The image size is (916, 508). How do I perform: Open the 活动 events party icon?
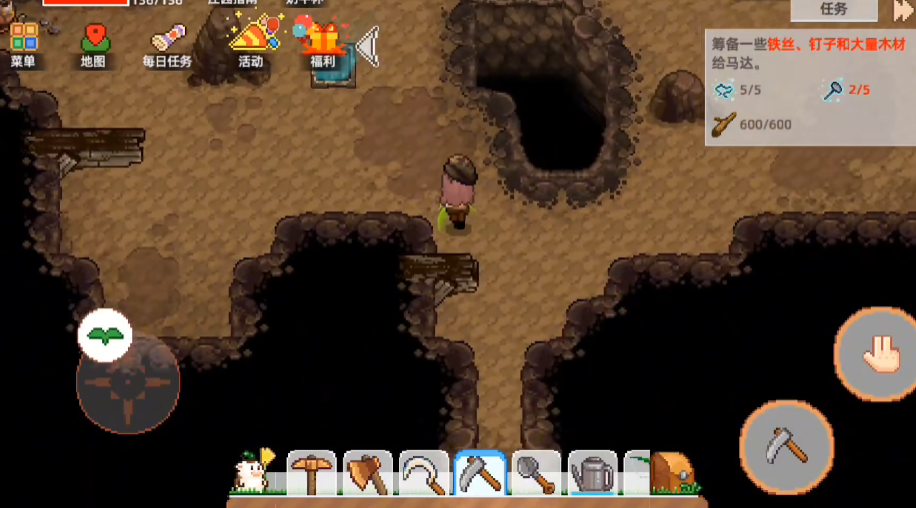[x=250, y=42]
